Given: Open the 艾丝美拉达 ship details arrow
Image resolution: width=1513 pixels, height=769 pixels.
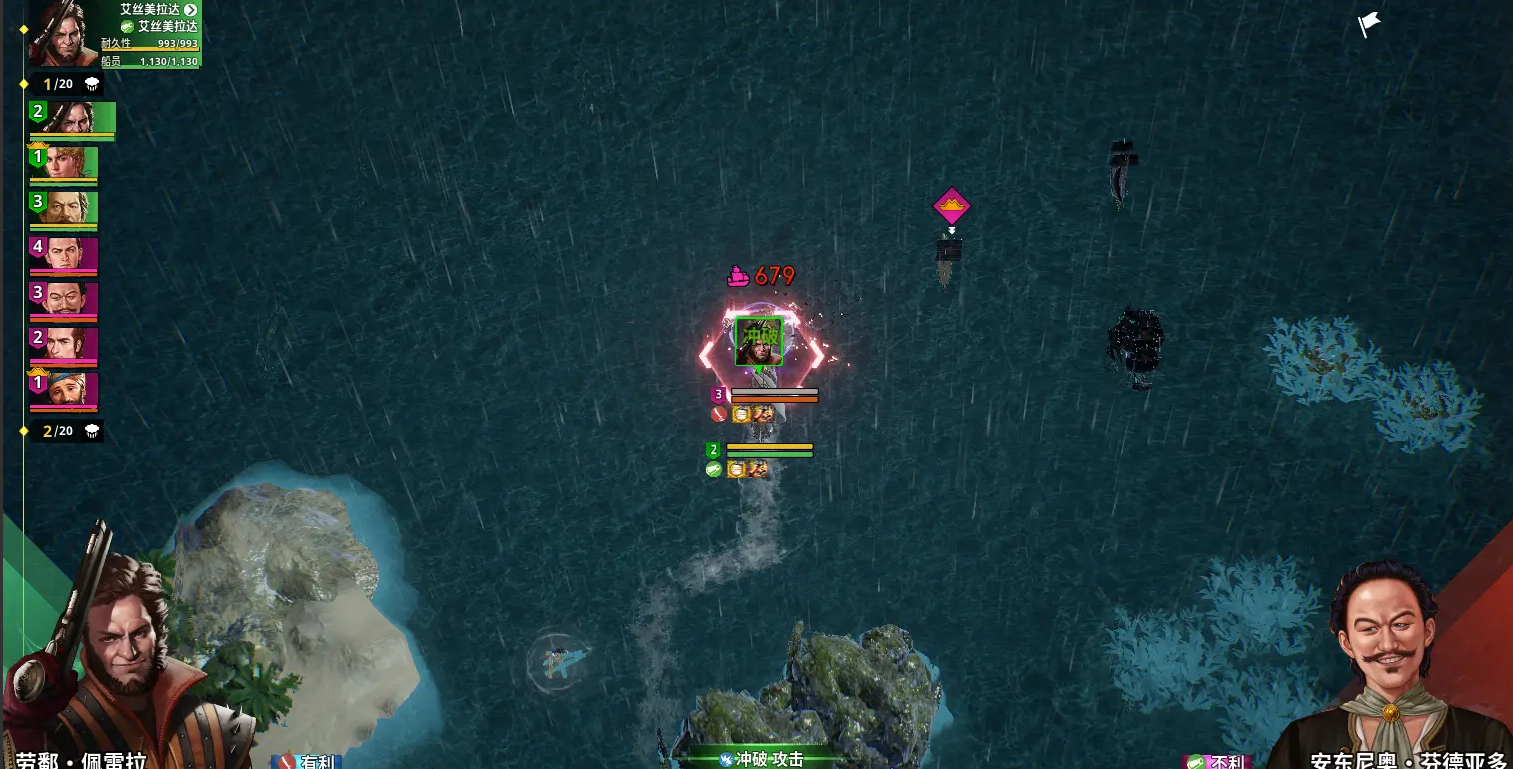Looking at the screenshot, I should coord(190,10).
